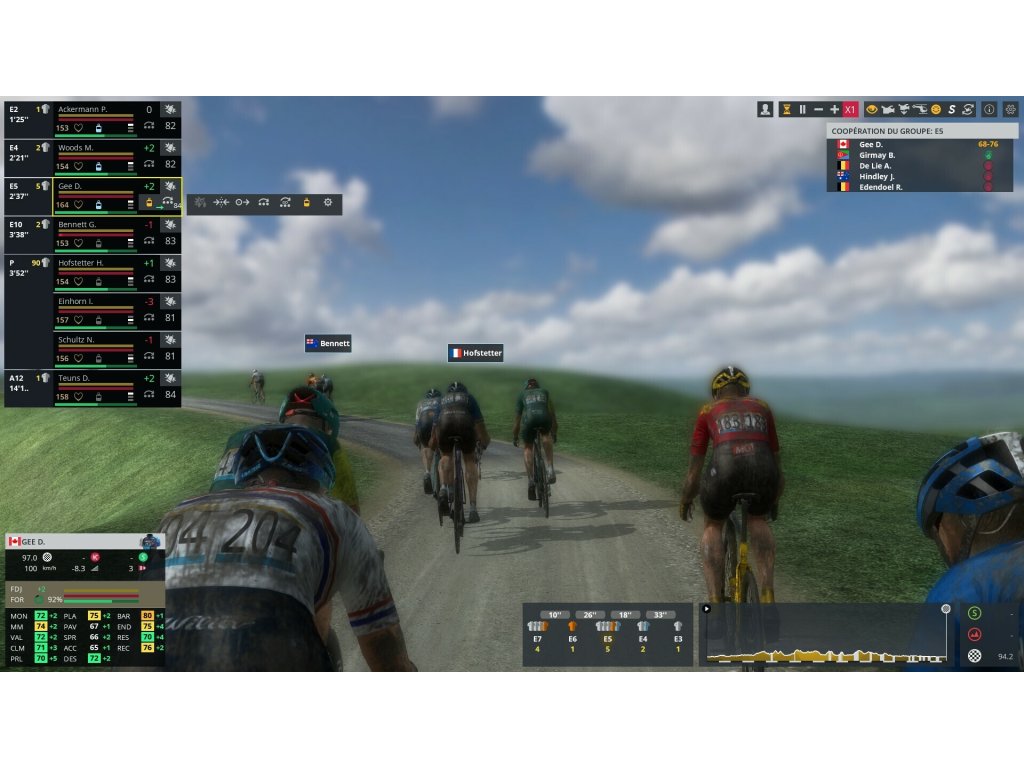Toggle the eye visibility icon
This screenshot has height=768, width=1024.
click(872, 109)
